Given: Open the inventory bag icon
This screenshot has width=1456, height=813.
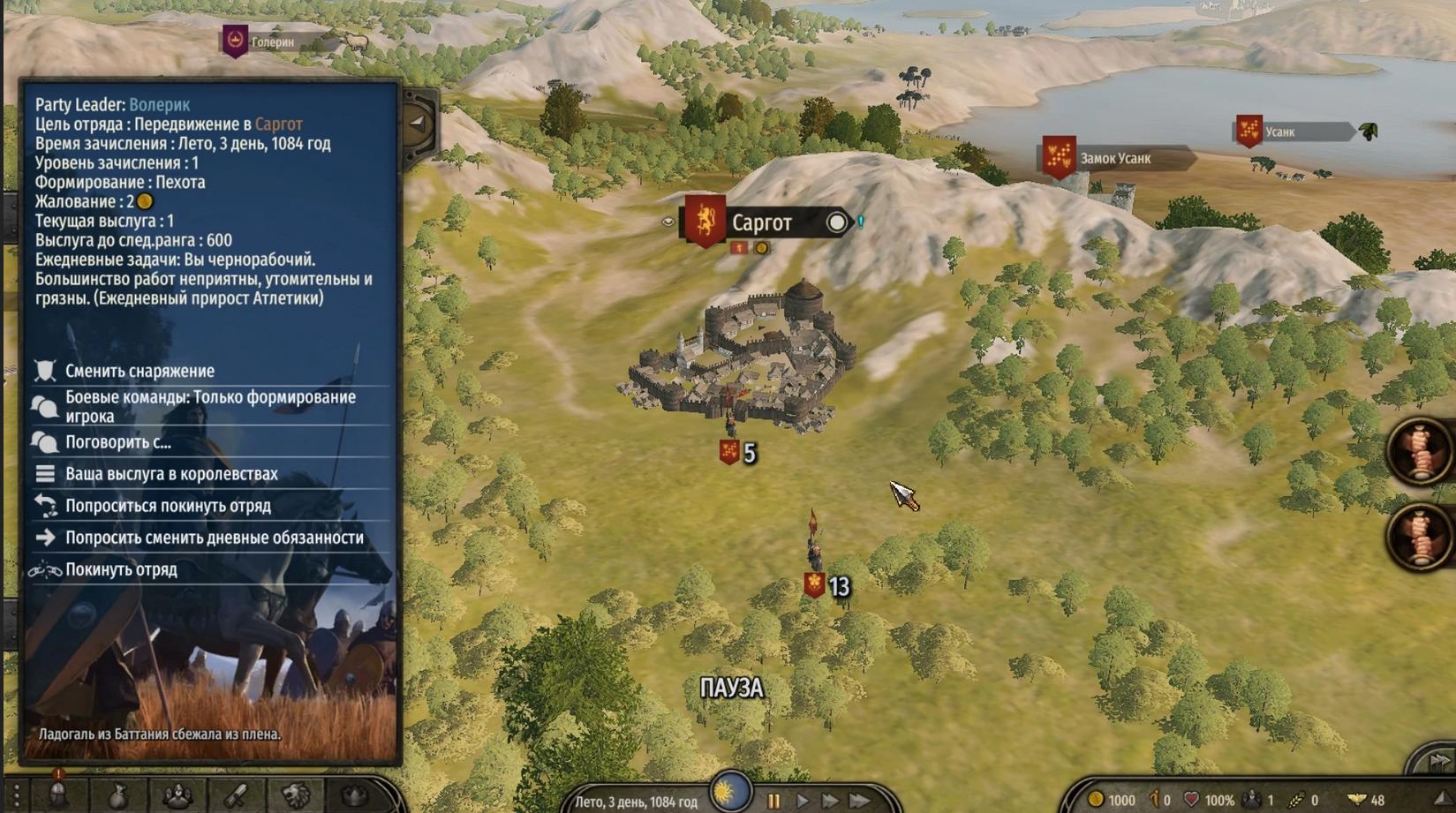Looking at the screenshot, I should (x=117, y=796).
